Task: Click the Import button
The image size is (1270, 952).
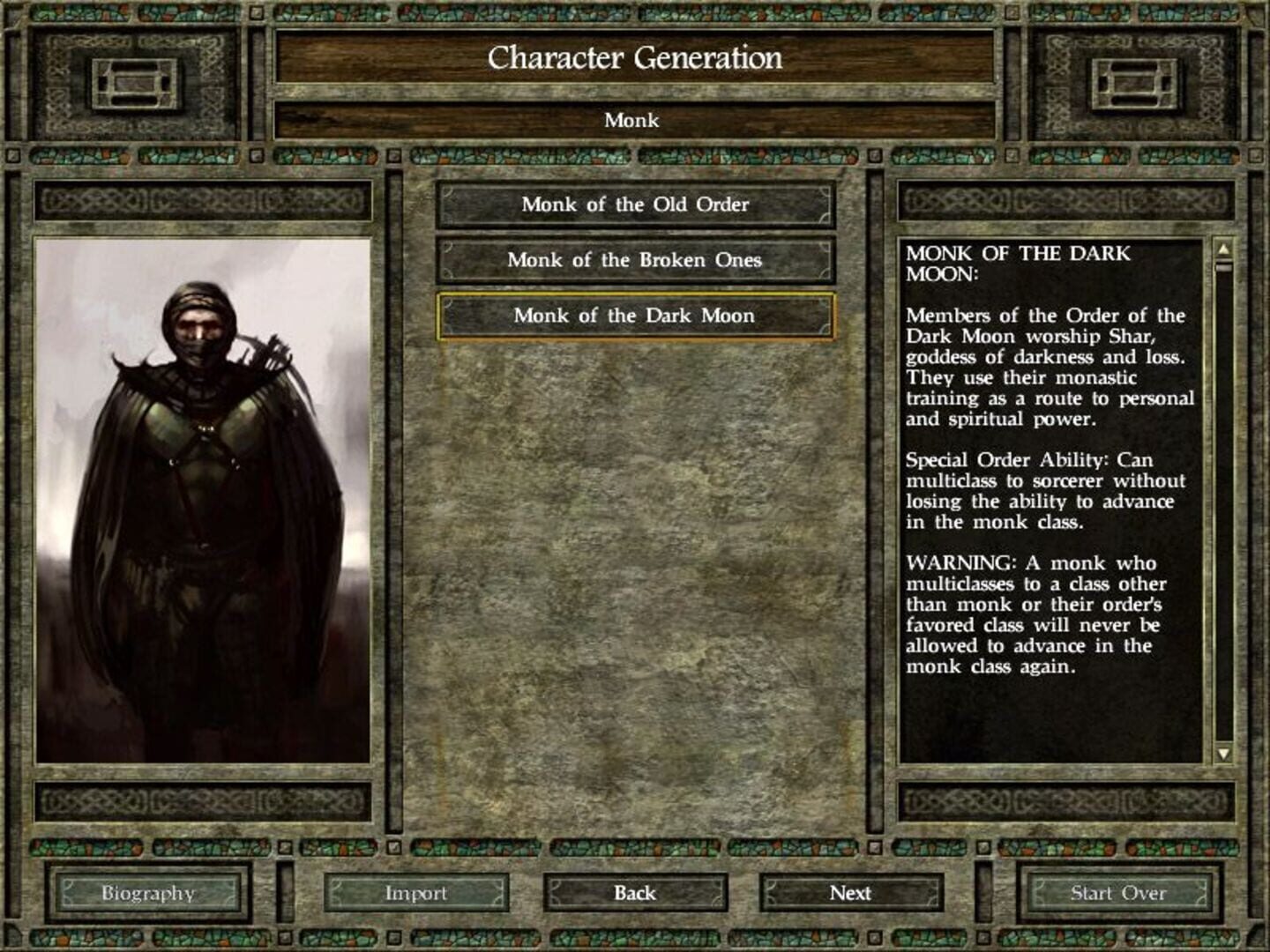Action: point(419,893)
